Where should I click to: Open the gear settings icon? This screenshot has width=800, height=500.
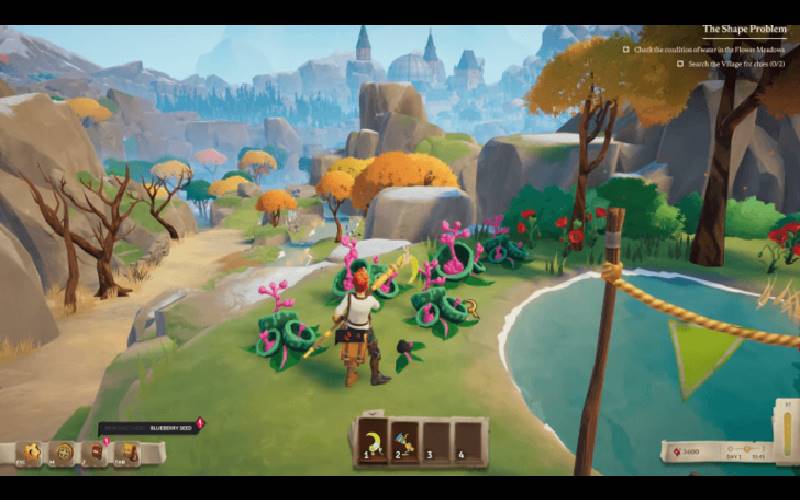coord(30,453)
